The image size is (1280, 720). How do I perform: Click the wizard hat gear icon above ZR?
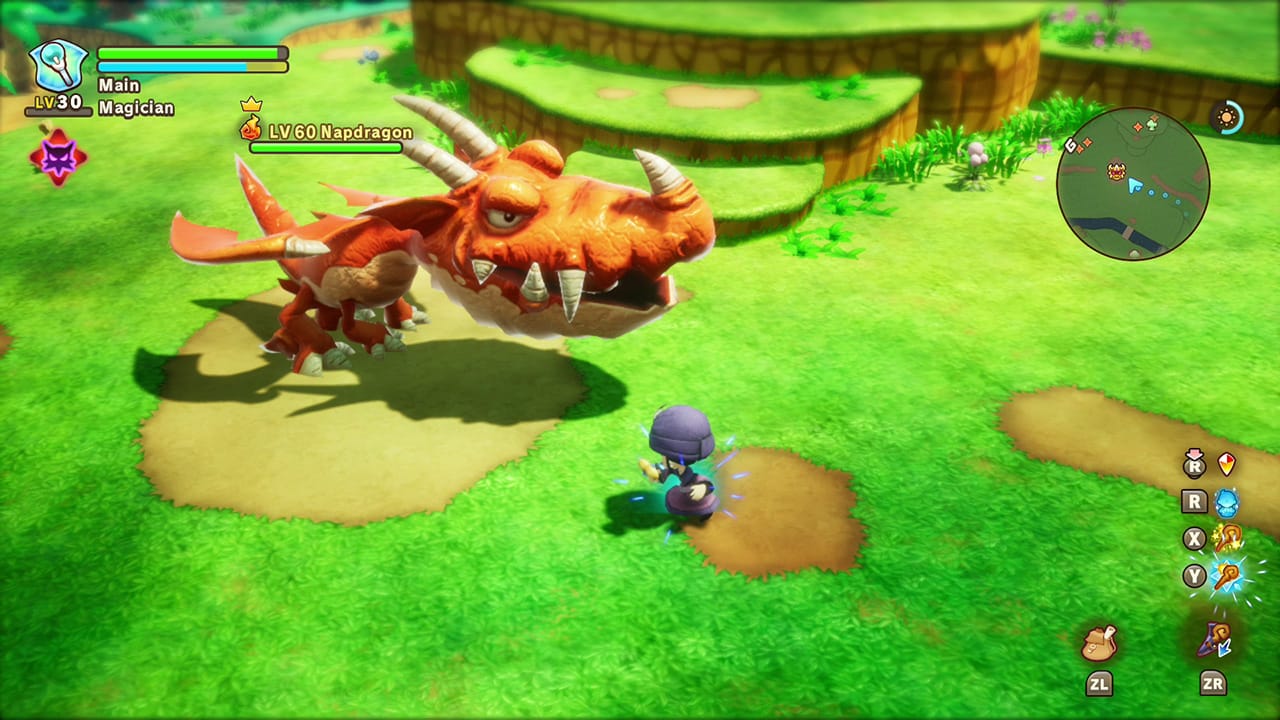[x=1216, y=637]
